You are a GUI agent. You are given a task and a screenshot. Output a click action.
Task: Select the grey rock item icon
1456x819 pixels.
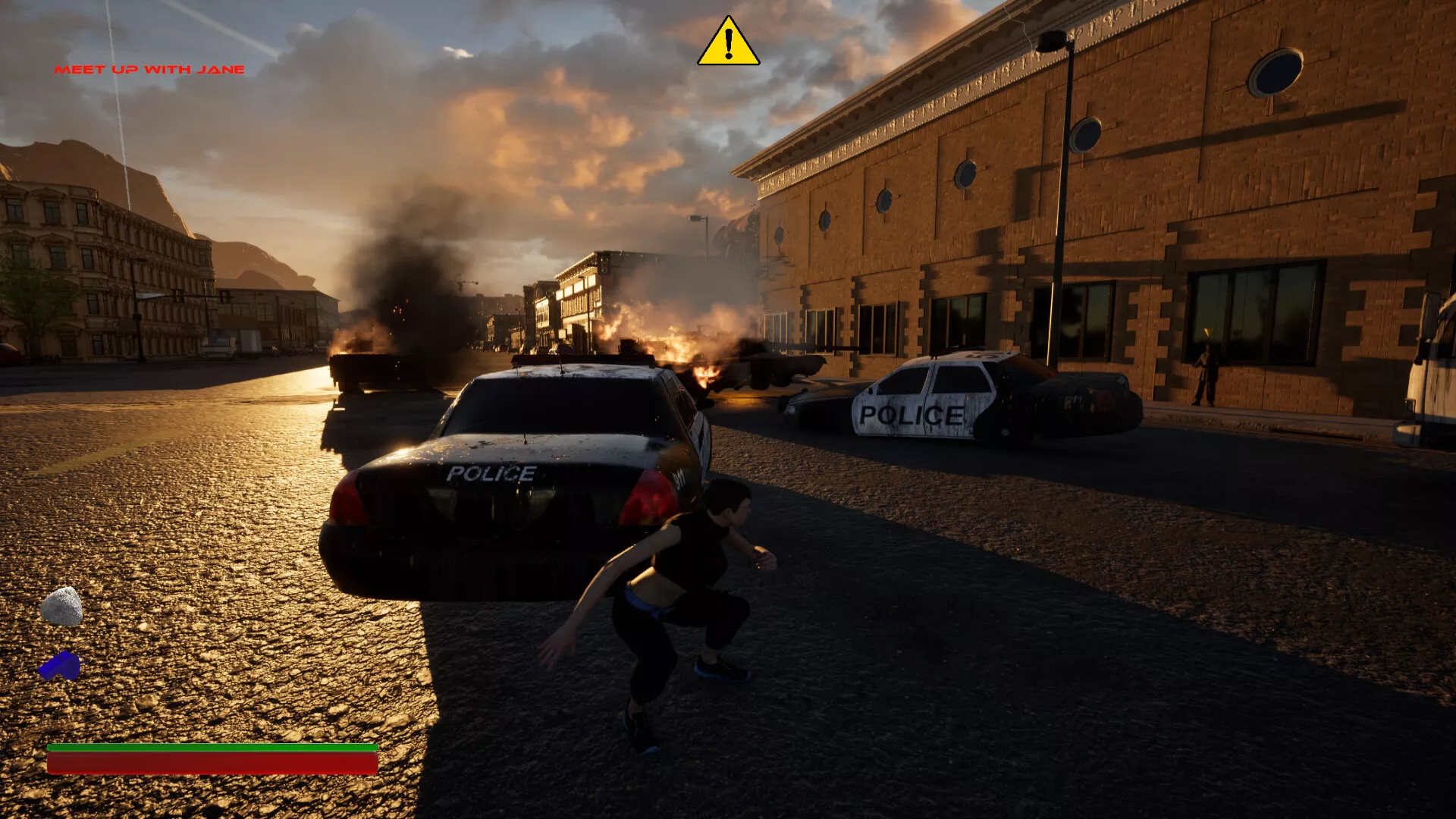click(62, 607)
